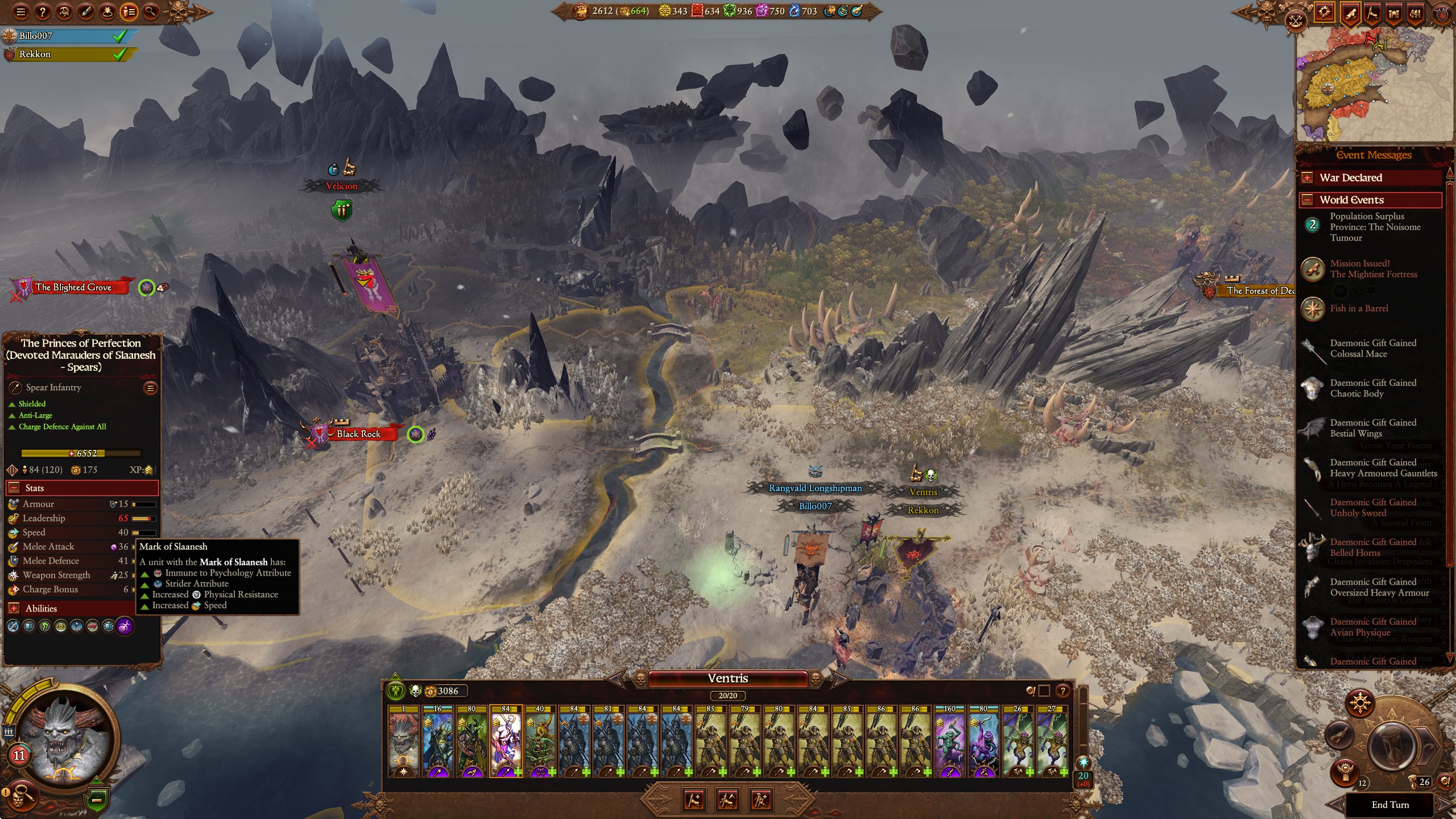Viewport: 1456px width, 819px height.
Task: Open the Fish in a Barrel event
Action: [1359, 308]
